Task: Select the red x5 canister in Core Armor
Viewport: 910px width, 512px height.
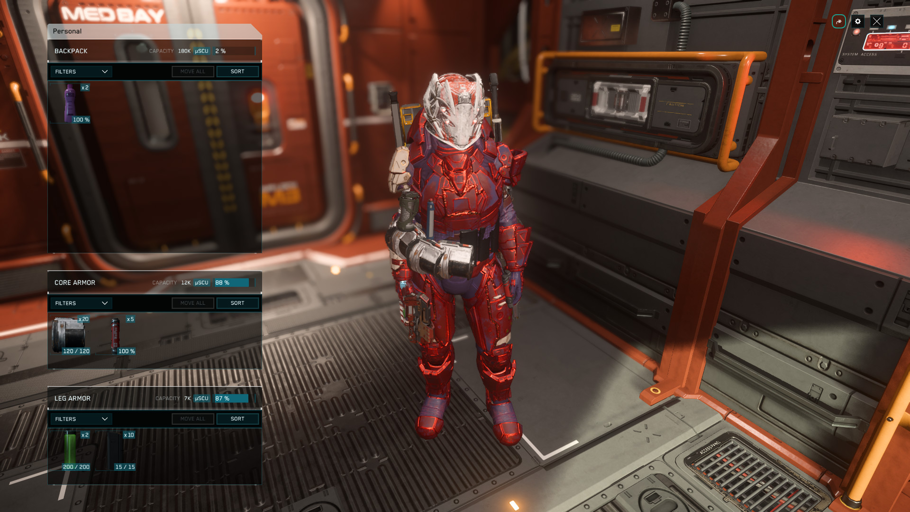Action: (x=117, y=334)
